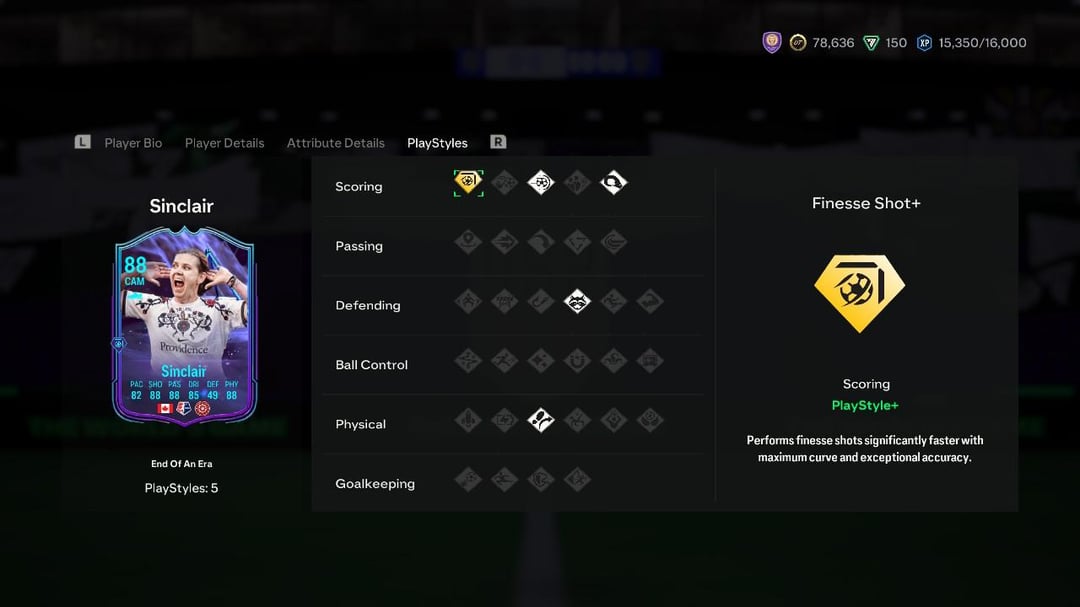
Task: Select the gold Finesse Shot+ icon in Scoring row
Action: click(468, 183)
